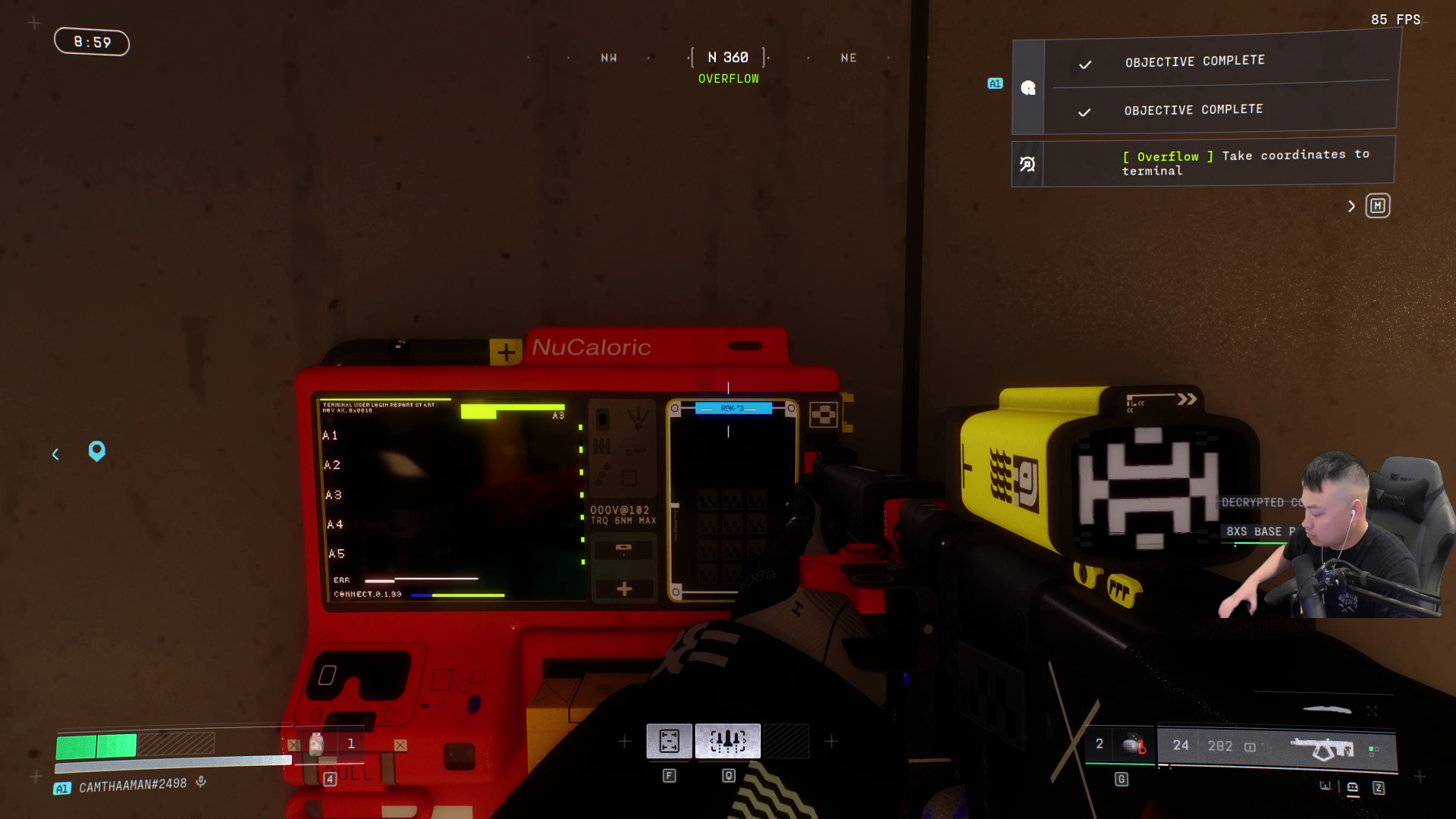The image size is (1456, 819).
Task: Select the grenade slot
Action: click(1132, 745)
